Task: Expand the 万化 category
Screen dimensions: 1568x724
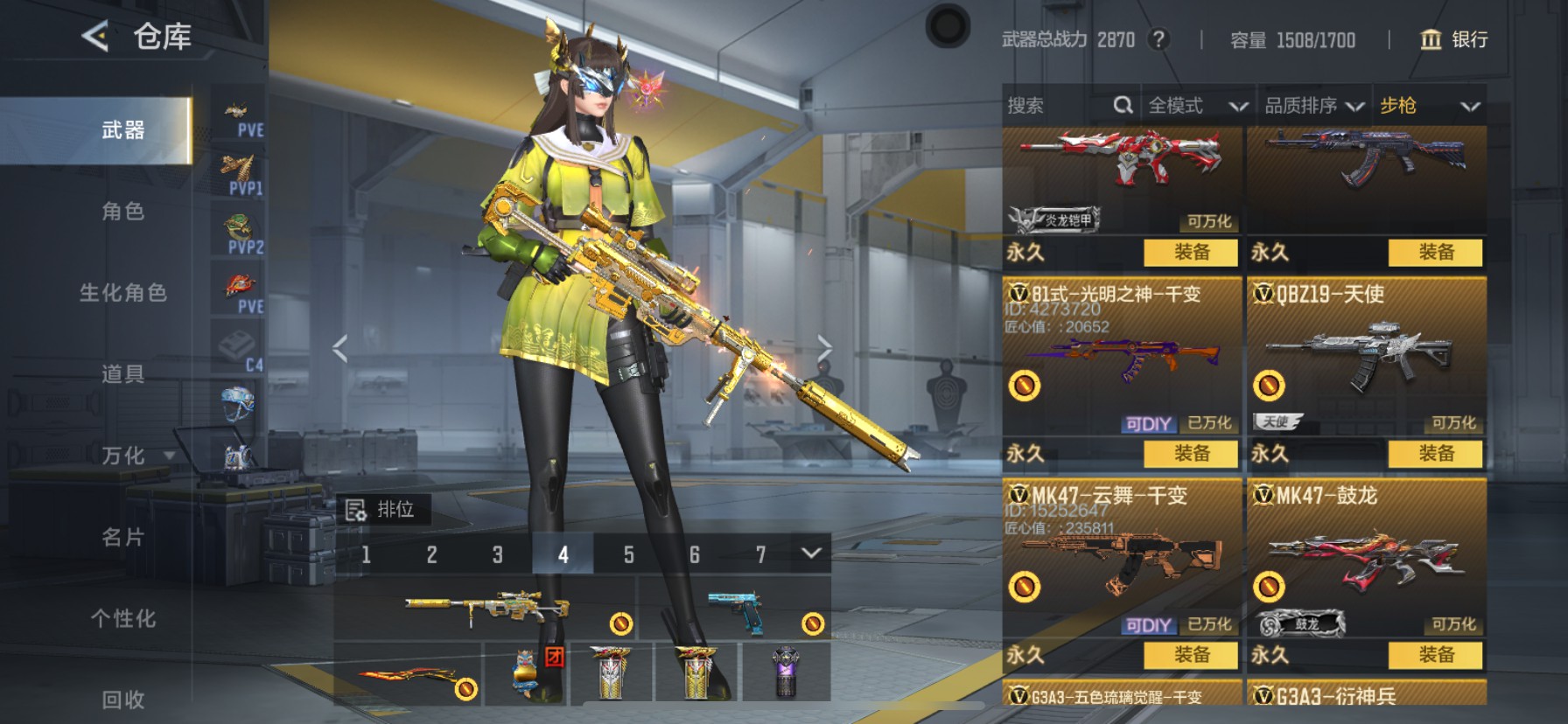Action: click(136, 456)
